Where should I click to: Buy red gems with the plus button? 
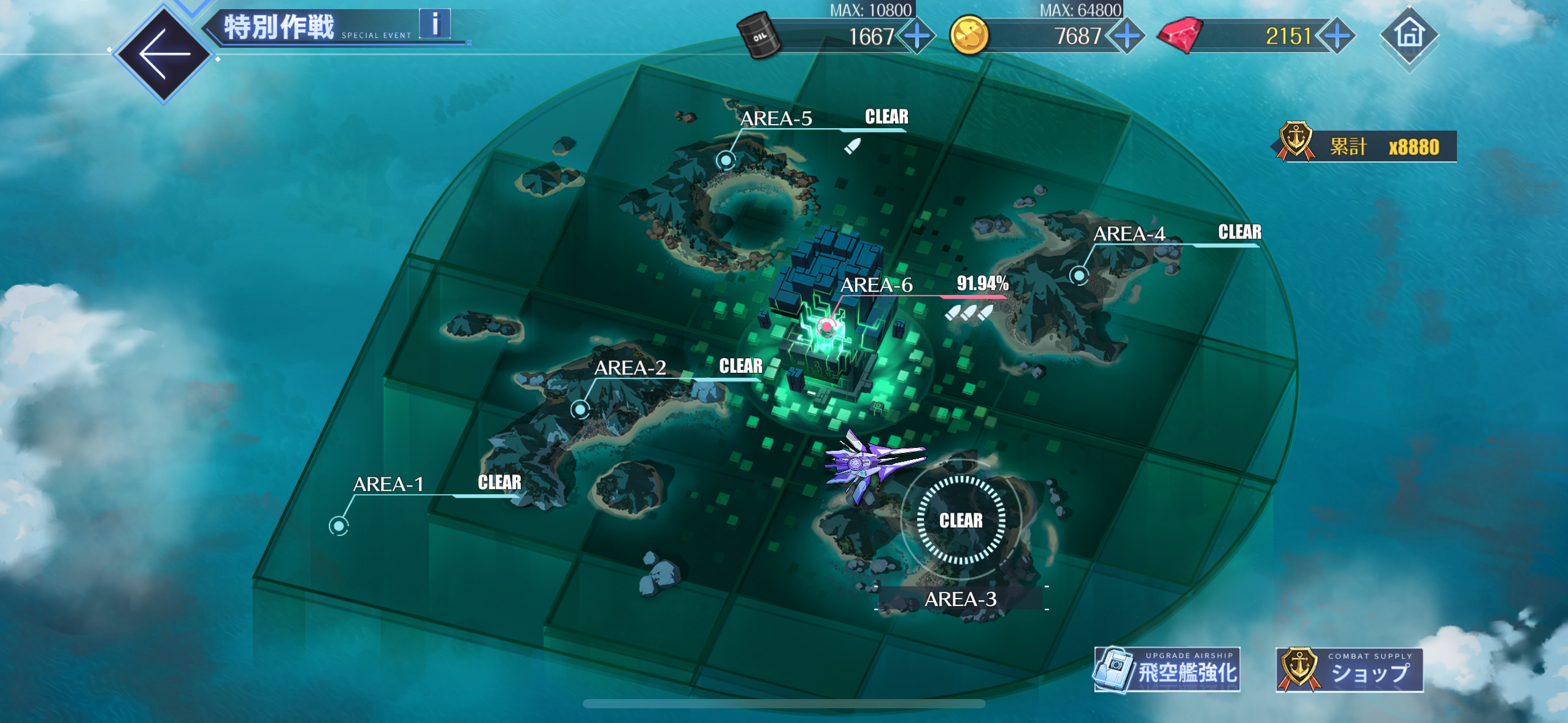pos(1337,37)
